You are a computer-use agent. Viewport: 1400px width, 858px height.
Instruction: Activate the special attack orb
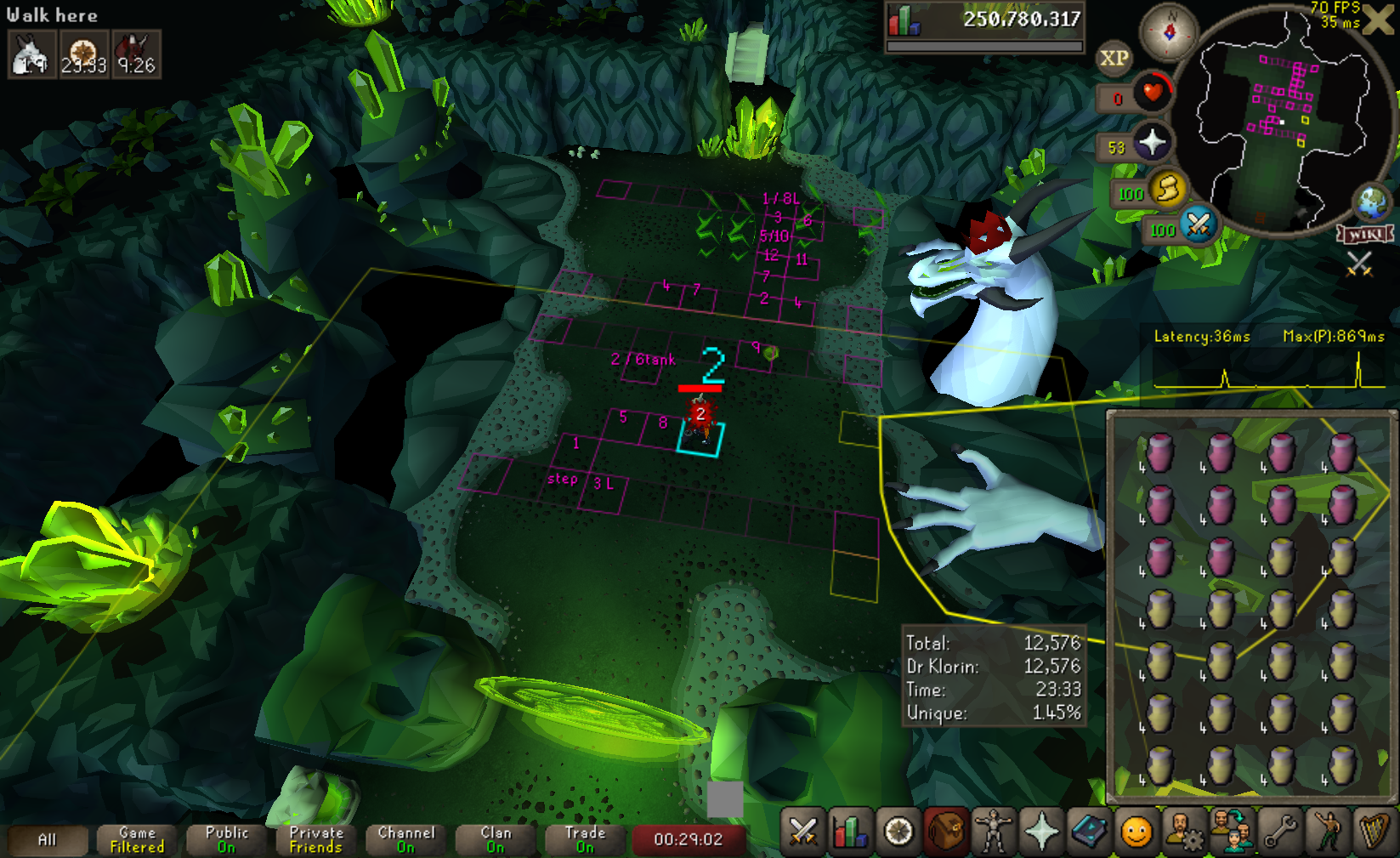pos(1199,224)
